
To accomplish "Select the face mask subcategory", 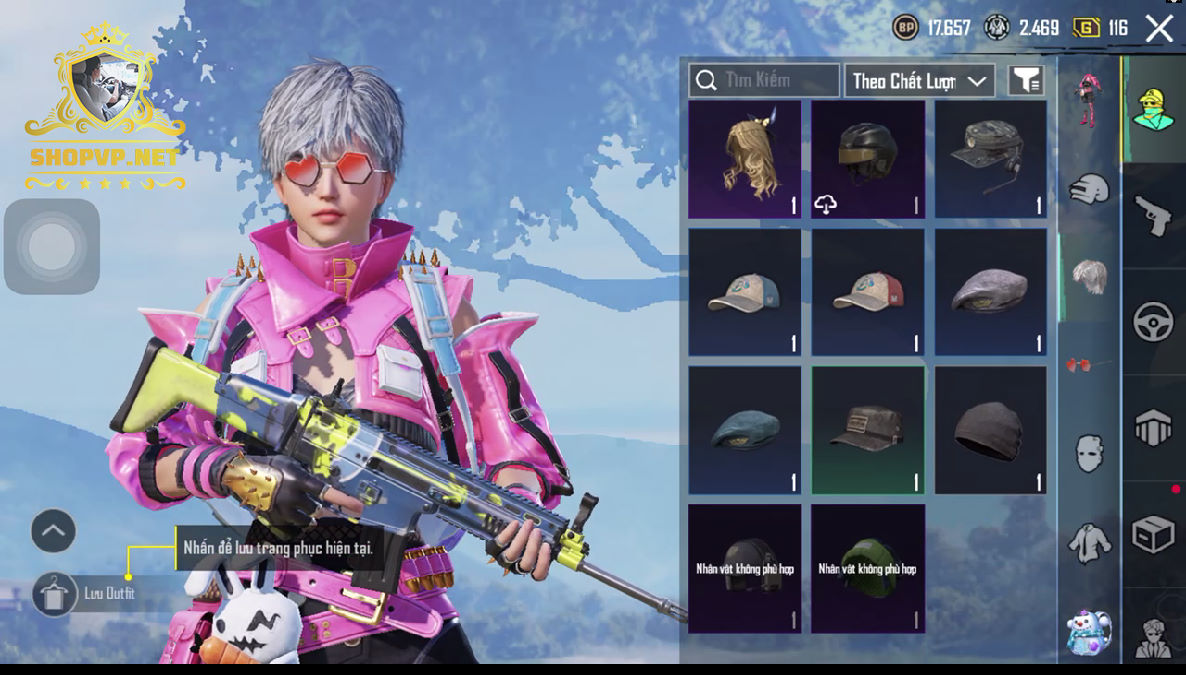I will (1089, 453).
